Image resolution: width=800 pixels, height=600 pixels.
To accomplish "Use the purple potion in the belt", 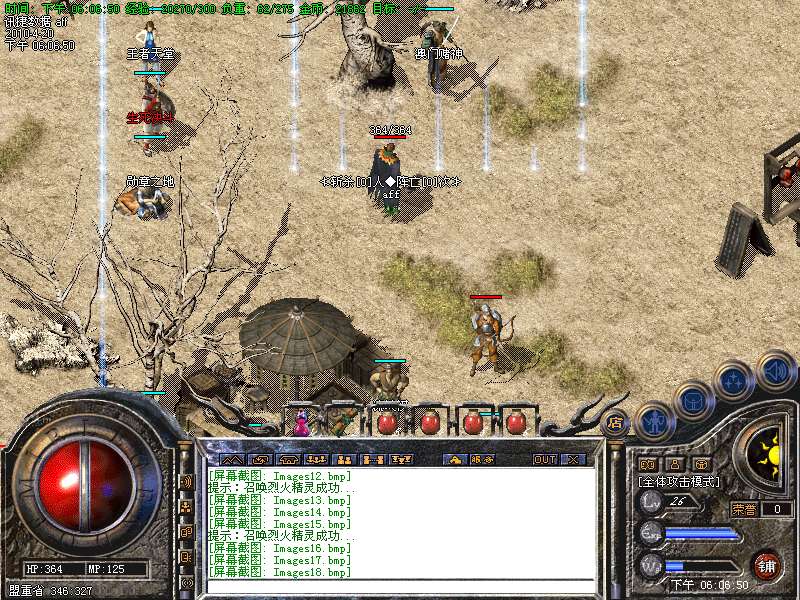I will click(300, 424).
